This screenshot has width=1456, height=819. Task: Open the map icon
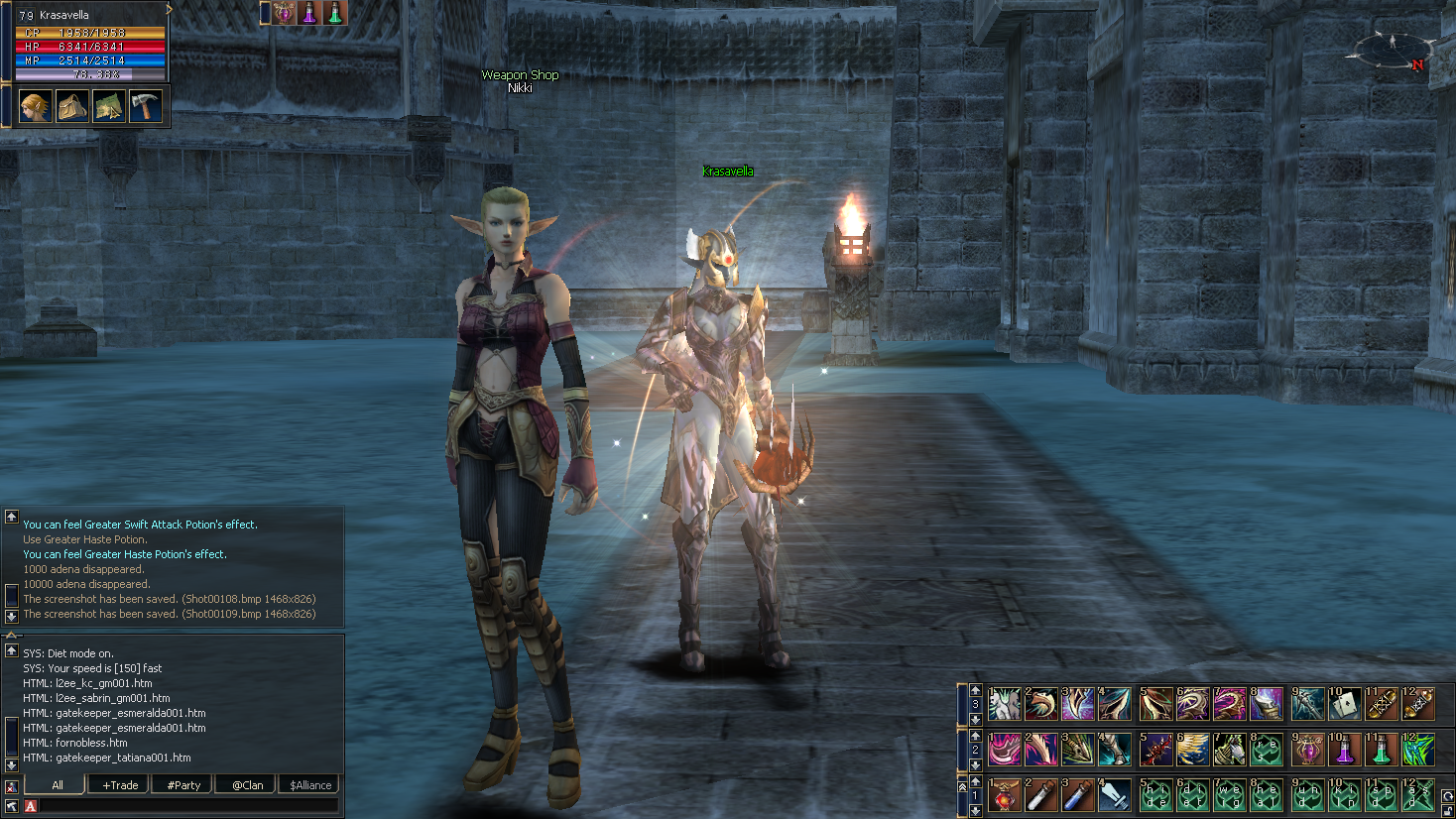click(x=108, y=106)
